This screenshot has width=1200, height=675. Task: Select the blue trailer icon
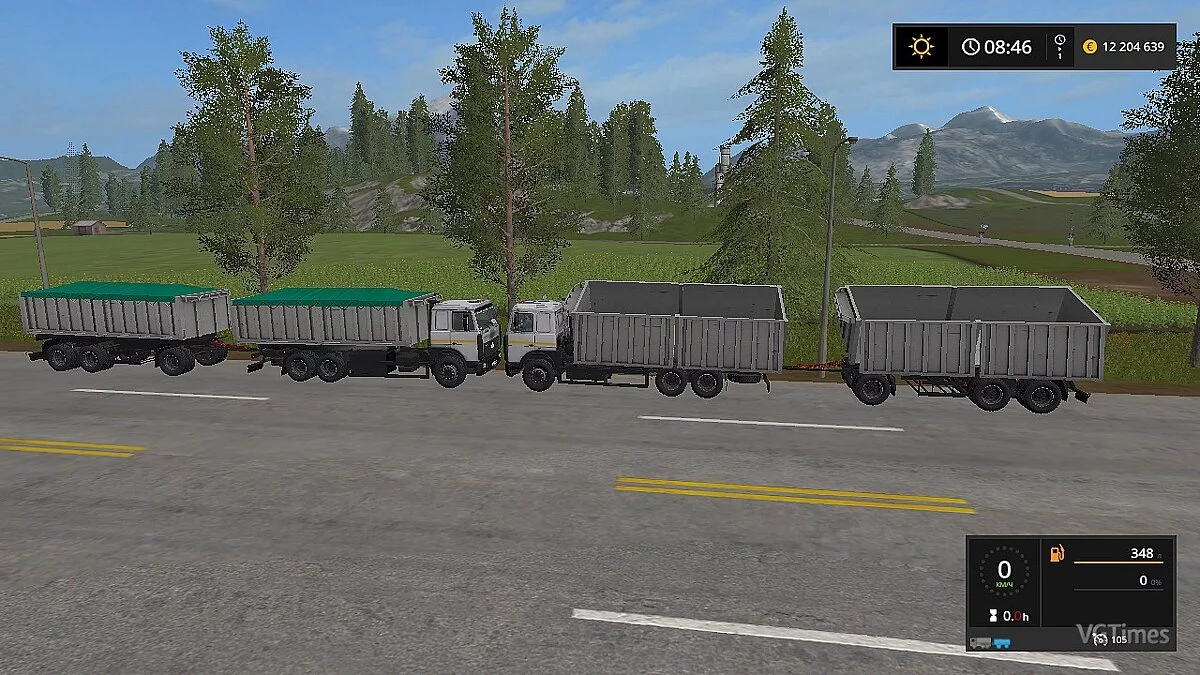[x=1001, y=641]
